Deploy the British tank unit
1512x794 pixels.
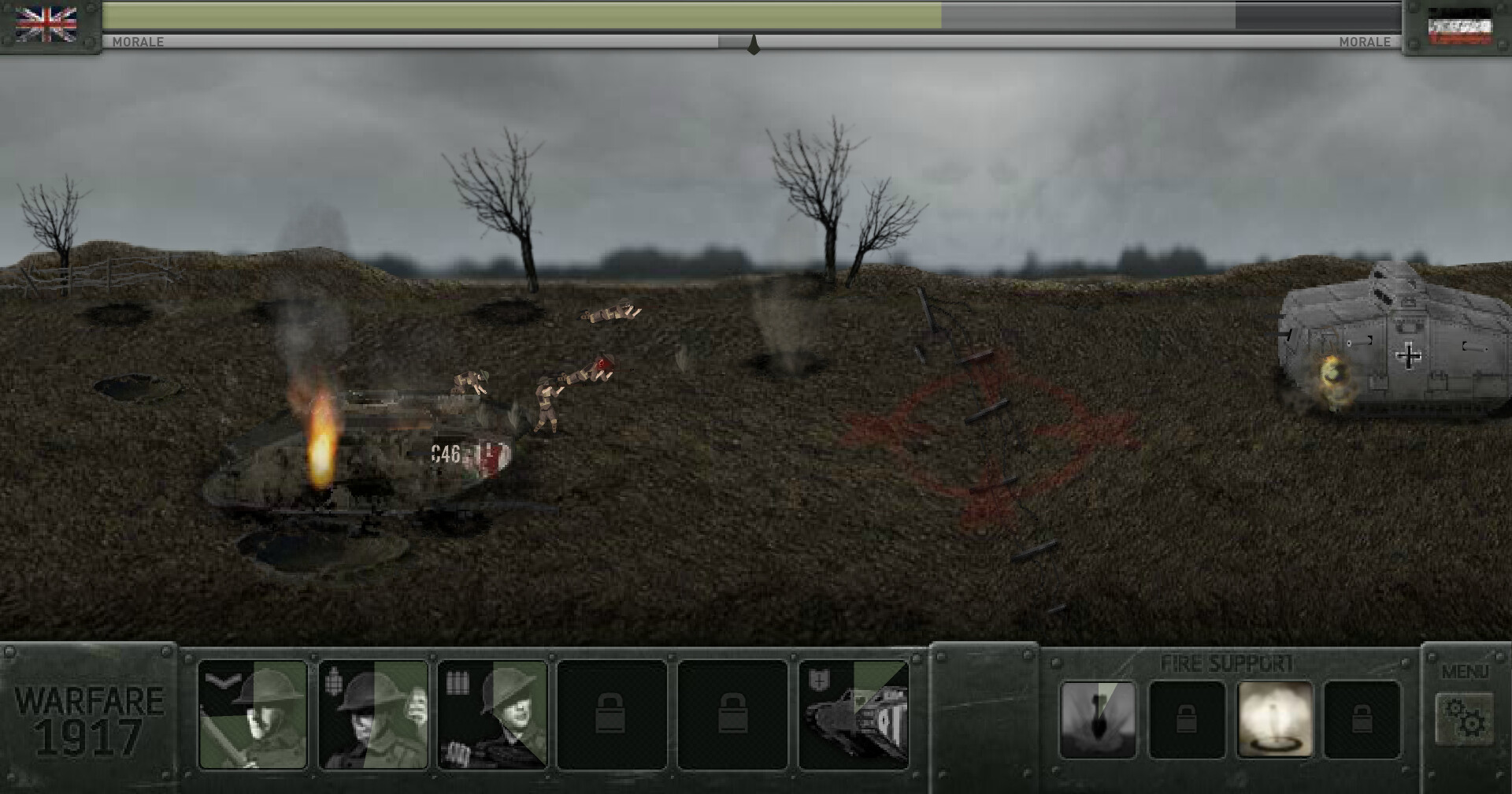tap(853, 717)
